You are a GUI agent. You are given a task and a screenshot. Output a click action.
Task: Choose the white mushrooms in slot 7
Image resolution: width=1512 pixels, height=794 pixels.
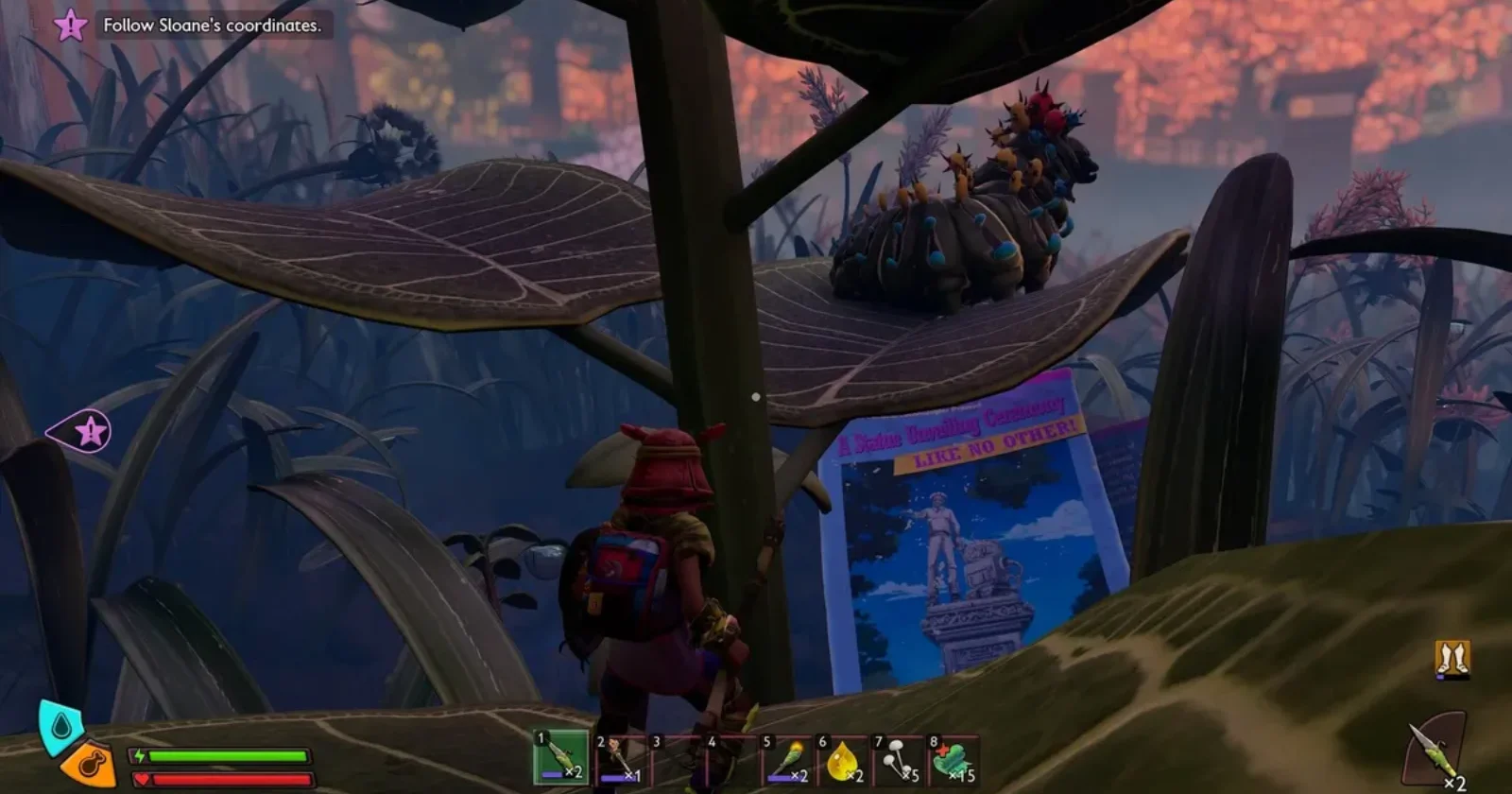[x=899, y=759]
